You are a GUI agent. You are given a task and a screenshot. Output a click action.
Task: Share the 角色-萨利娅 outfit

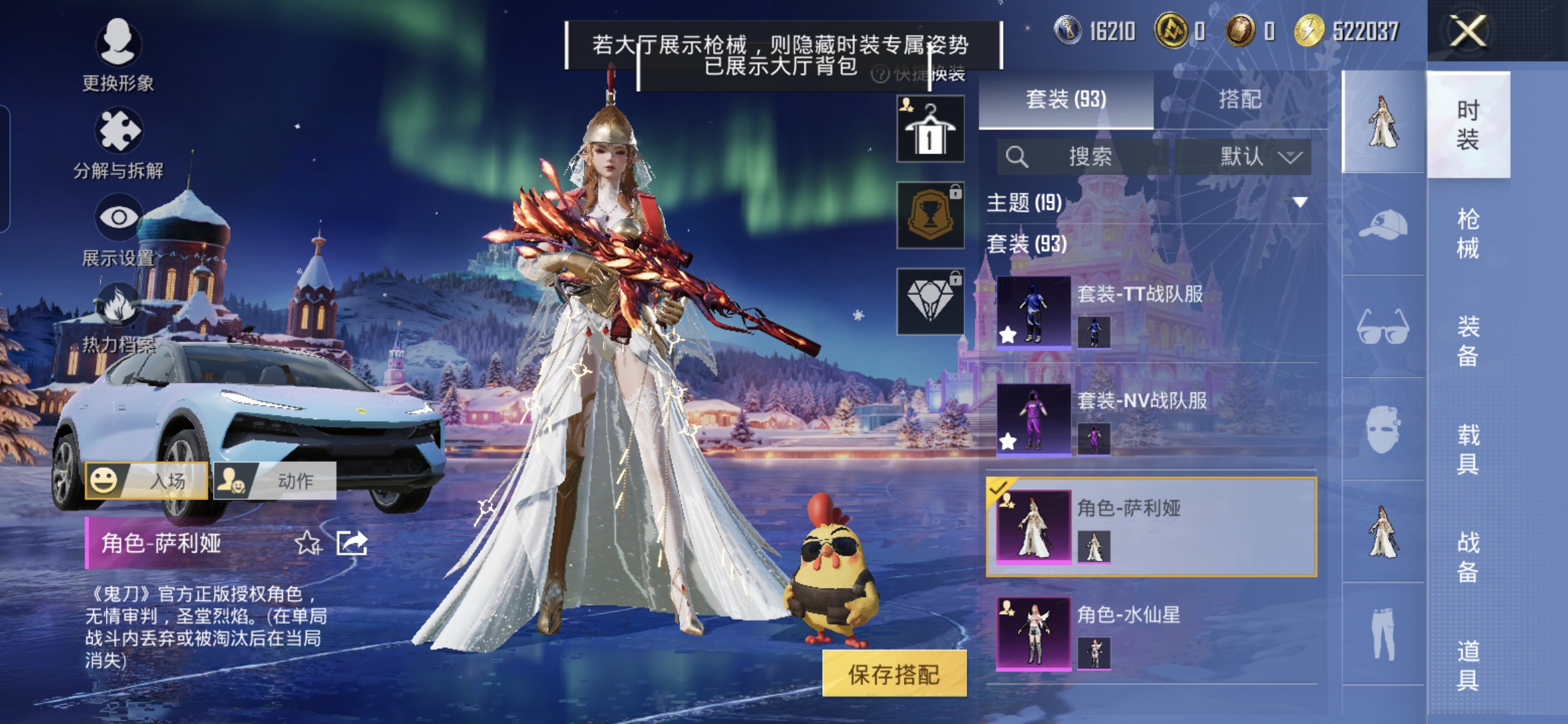click(352, 542)
